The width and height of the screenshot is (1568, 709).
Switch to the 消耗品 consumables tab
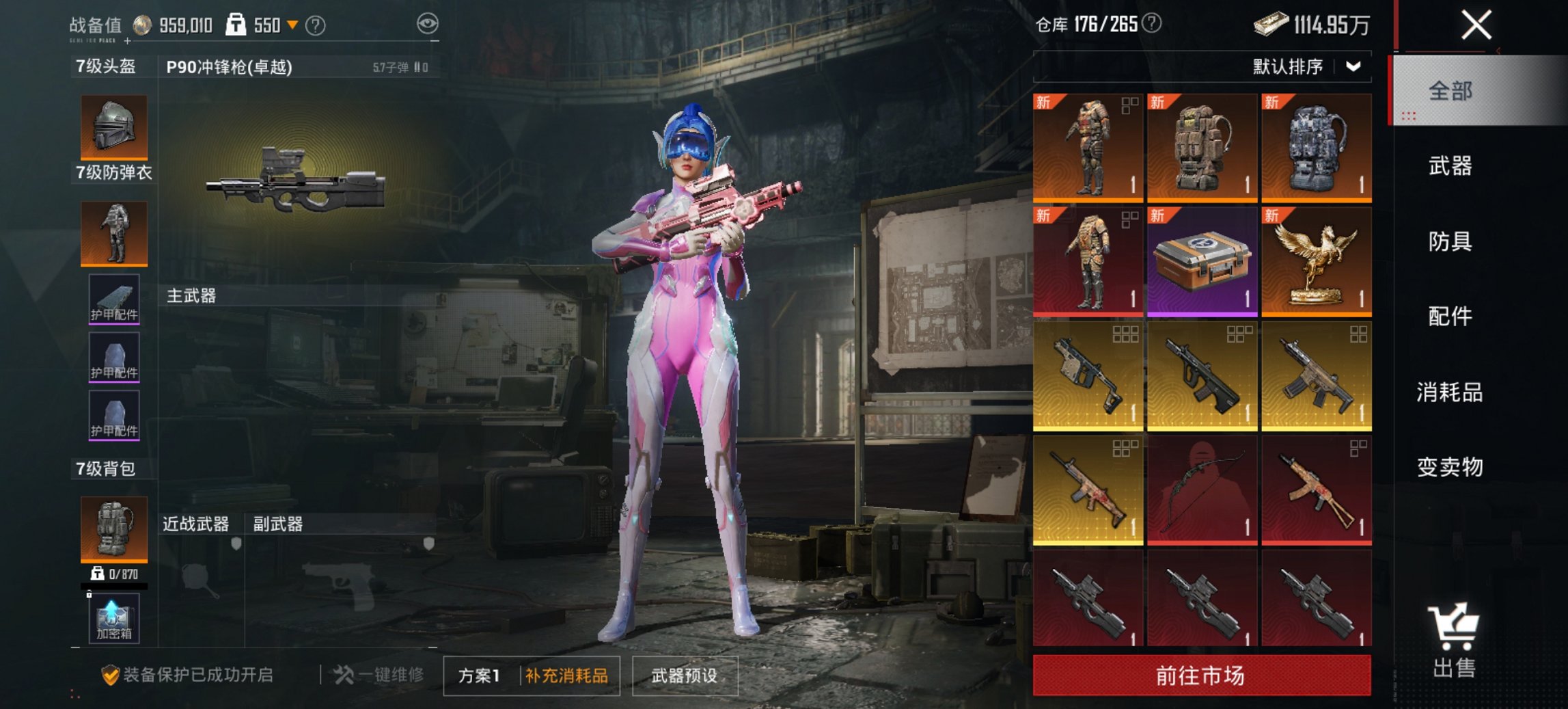(1448, 392)
